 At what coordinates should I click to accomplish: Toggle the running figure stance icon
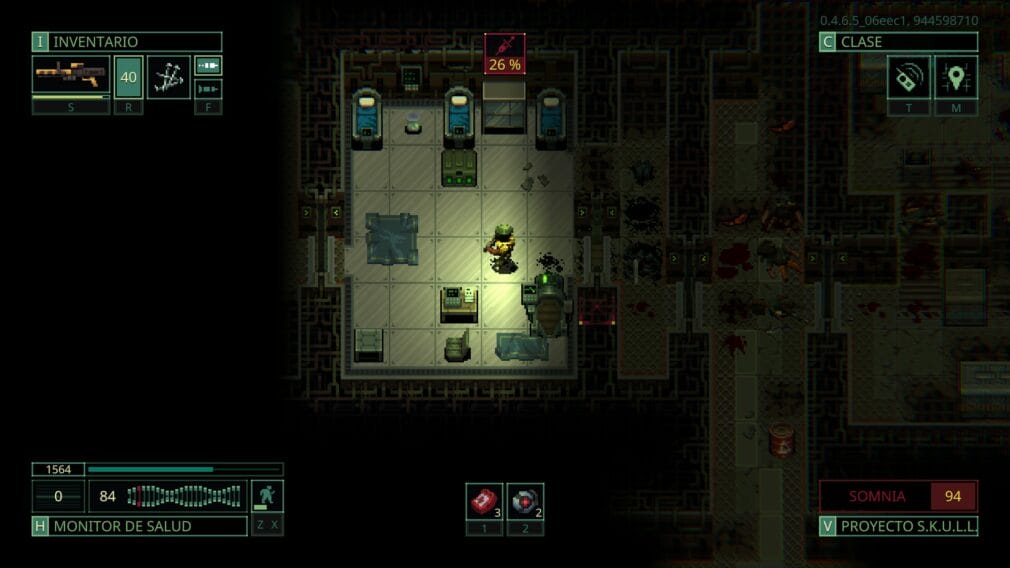267,496
